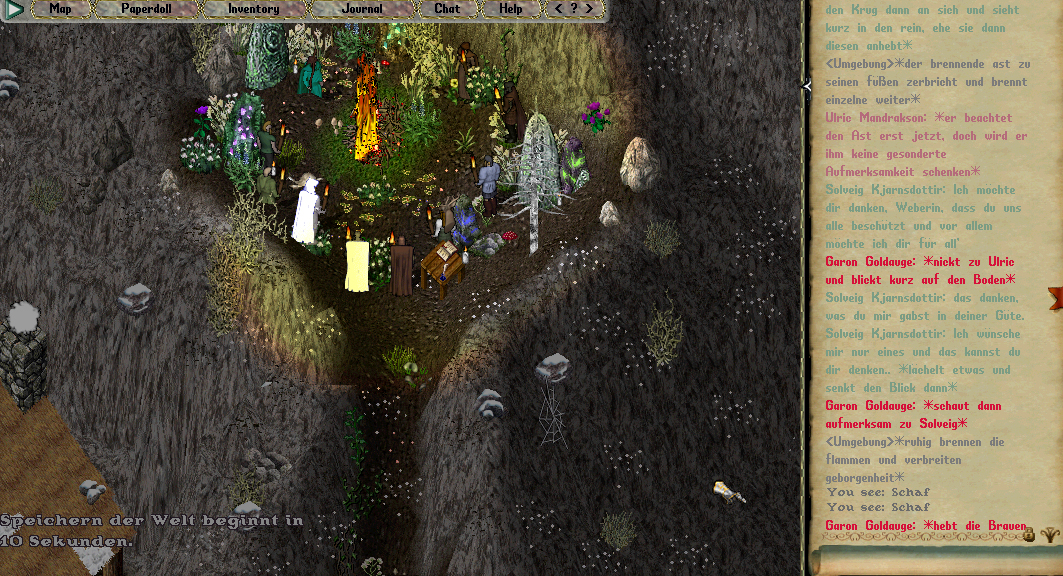Click the '< ? >' button in top bar

[x=573, y=9]
